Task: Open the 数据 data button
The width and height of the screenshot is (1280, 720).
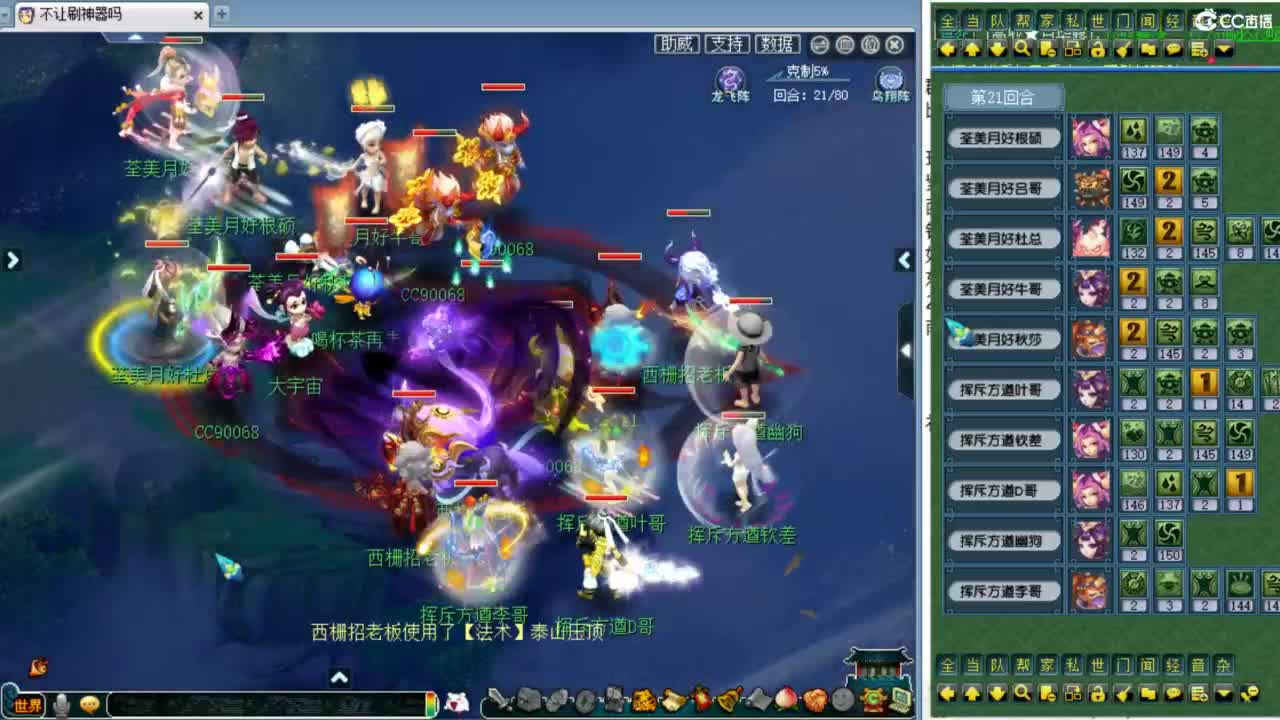Action: (778, 44)
